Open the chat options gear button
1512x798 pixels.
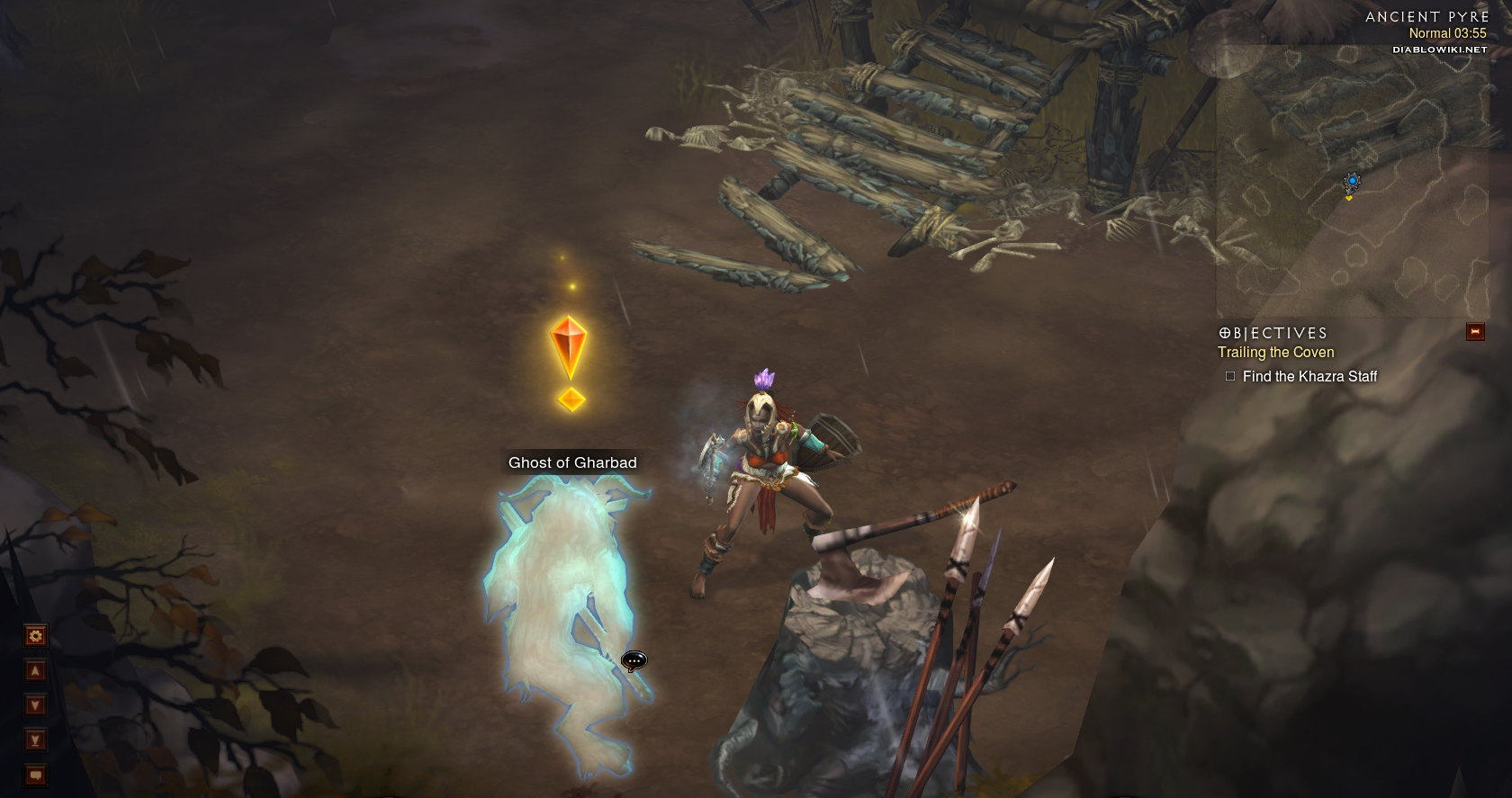tap(35, 637)
